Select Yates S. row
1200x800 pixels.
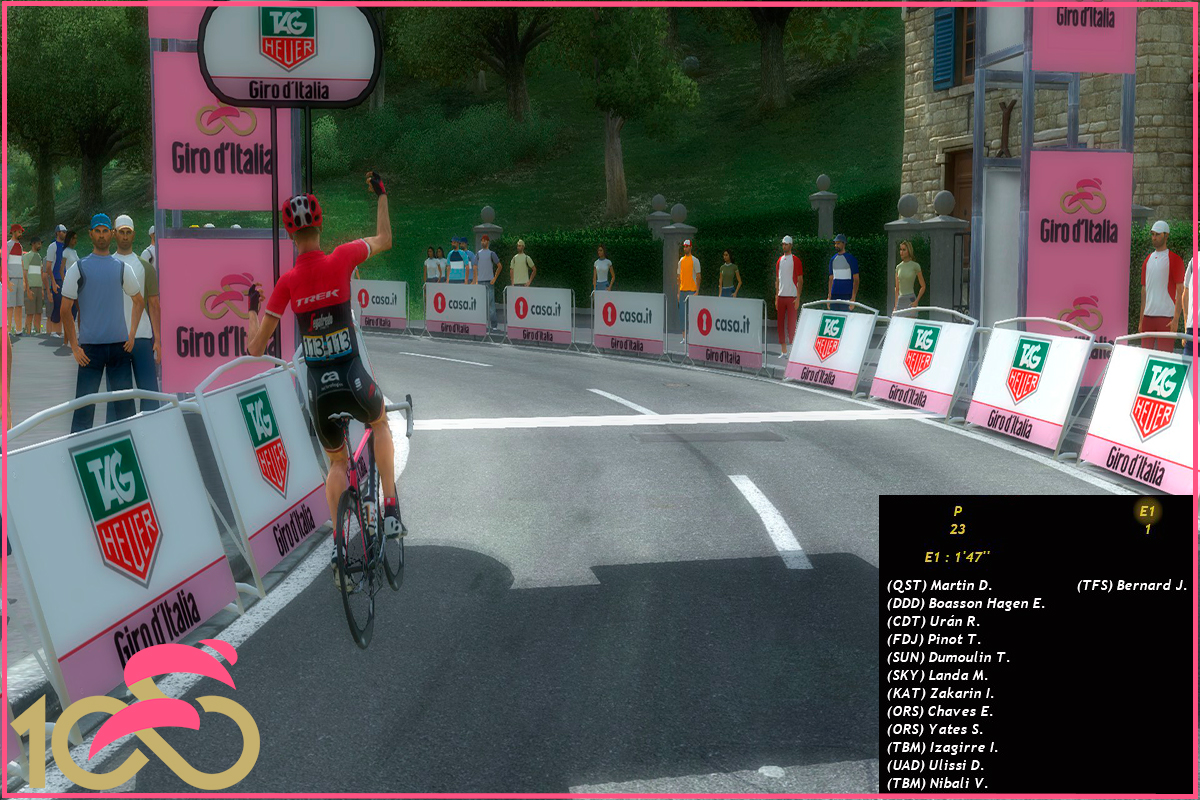click(x=933, y=729)
